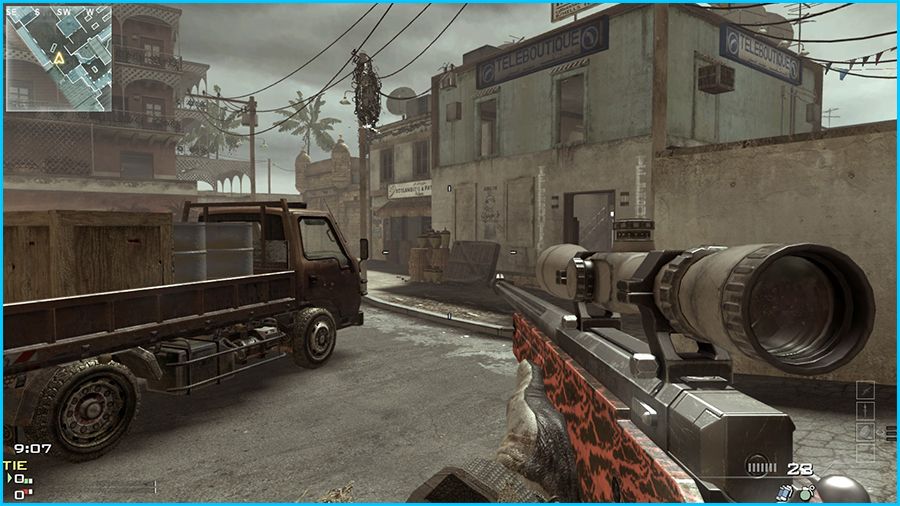Select the yellow player arrow on the minimap
Viewport: 900px width, 506px height.
tap(59, 58)
